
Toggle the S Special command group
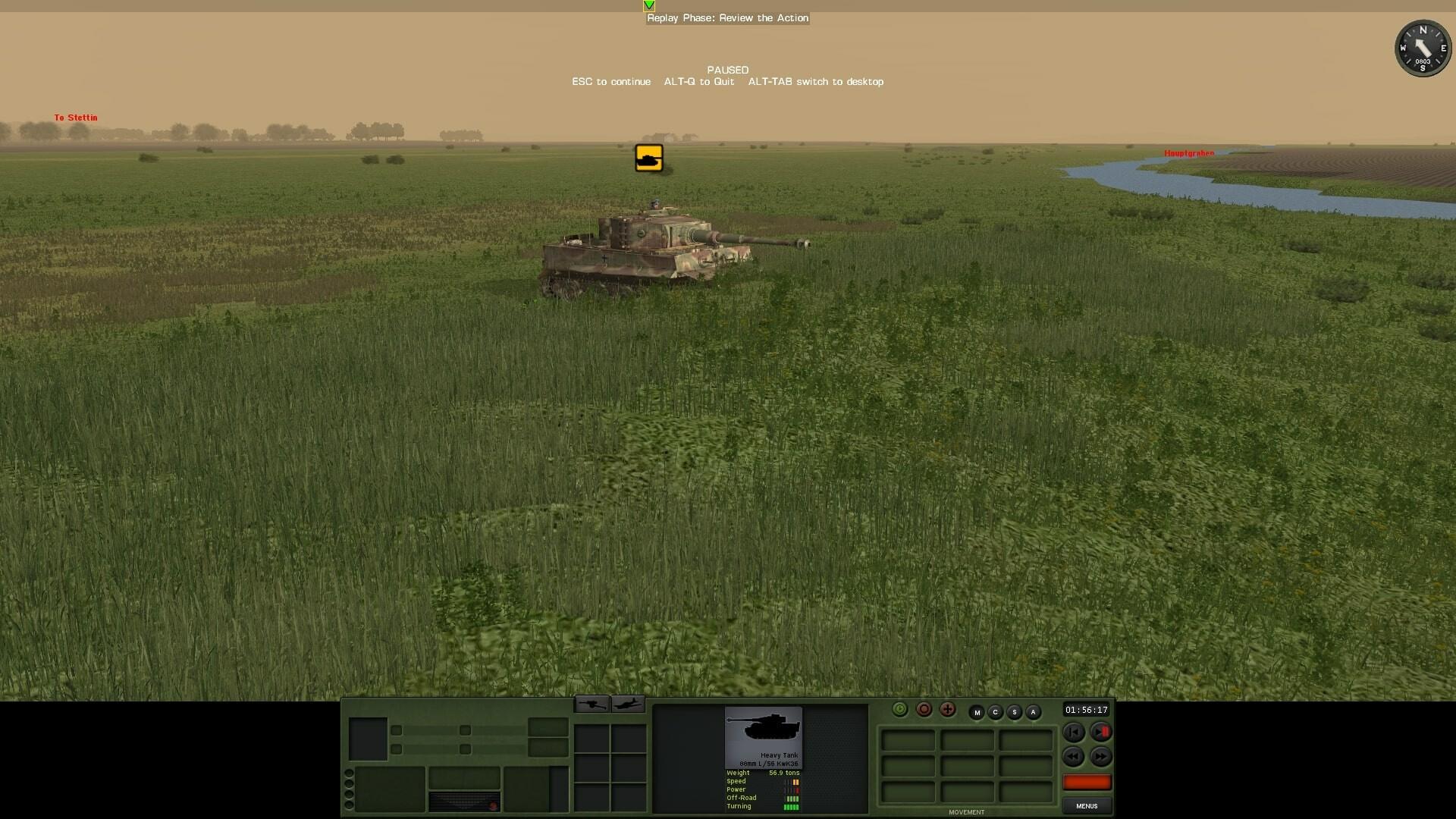click(x=1015, y=713)
